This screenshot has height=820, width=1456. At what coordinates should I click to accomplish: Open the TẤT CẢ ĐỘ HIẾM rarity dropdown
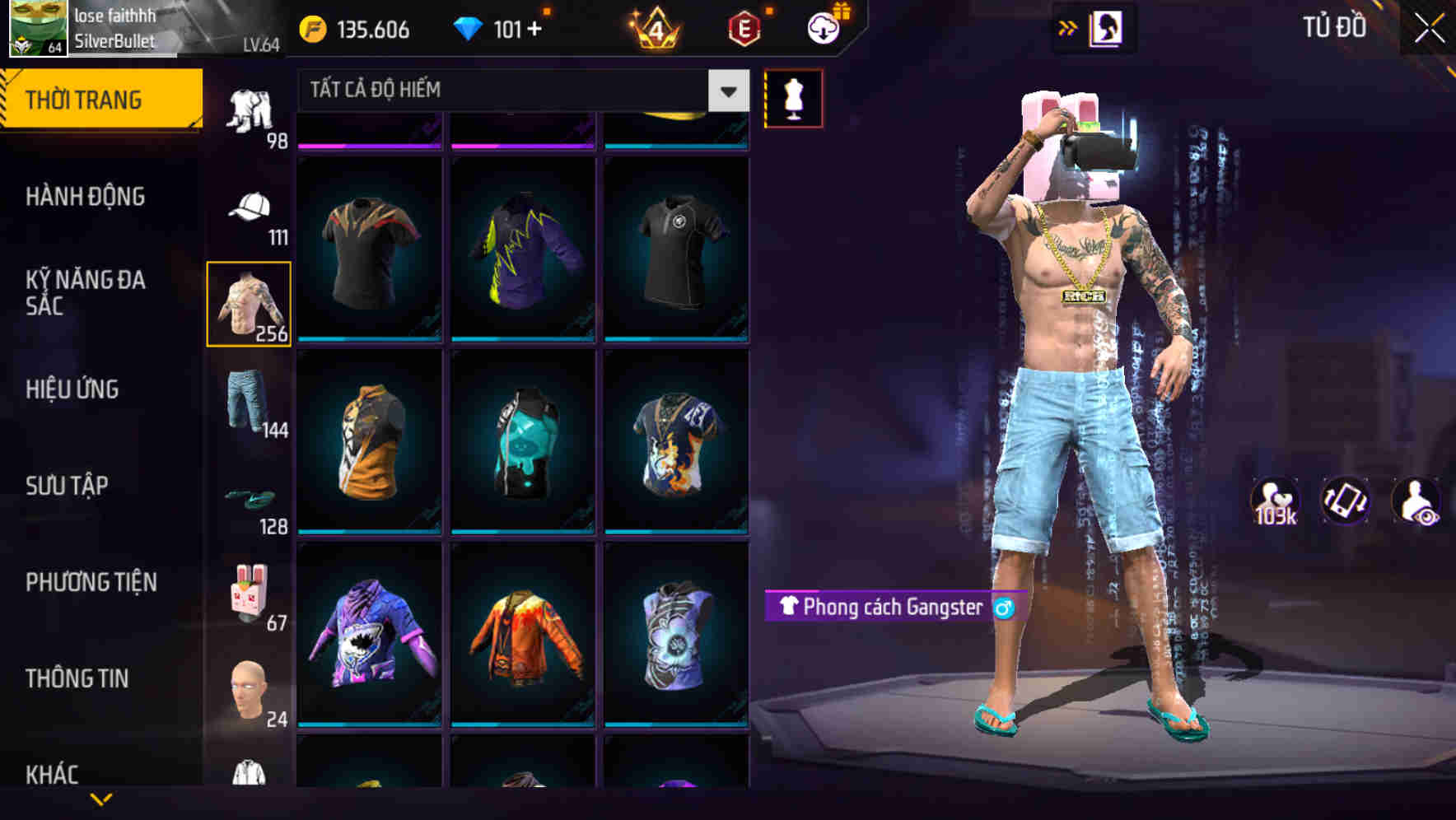(511, 91)
